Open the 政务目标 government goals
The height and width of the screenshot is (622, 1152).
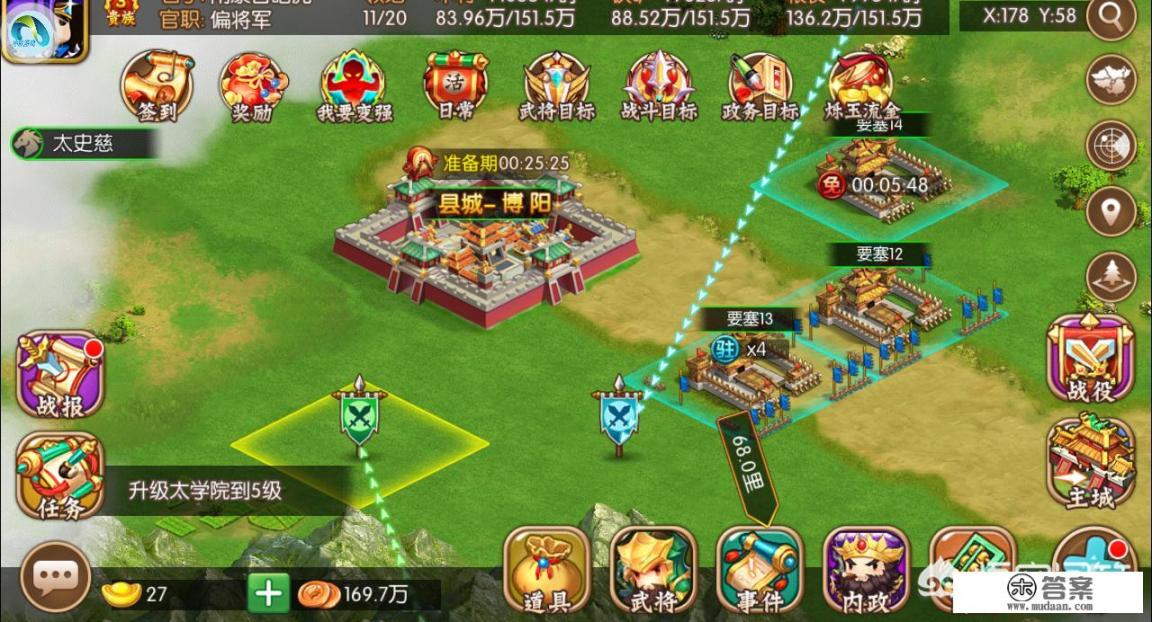point(760,86)
